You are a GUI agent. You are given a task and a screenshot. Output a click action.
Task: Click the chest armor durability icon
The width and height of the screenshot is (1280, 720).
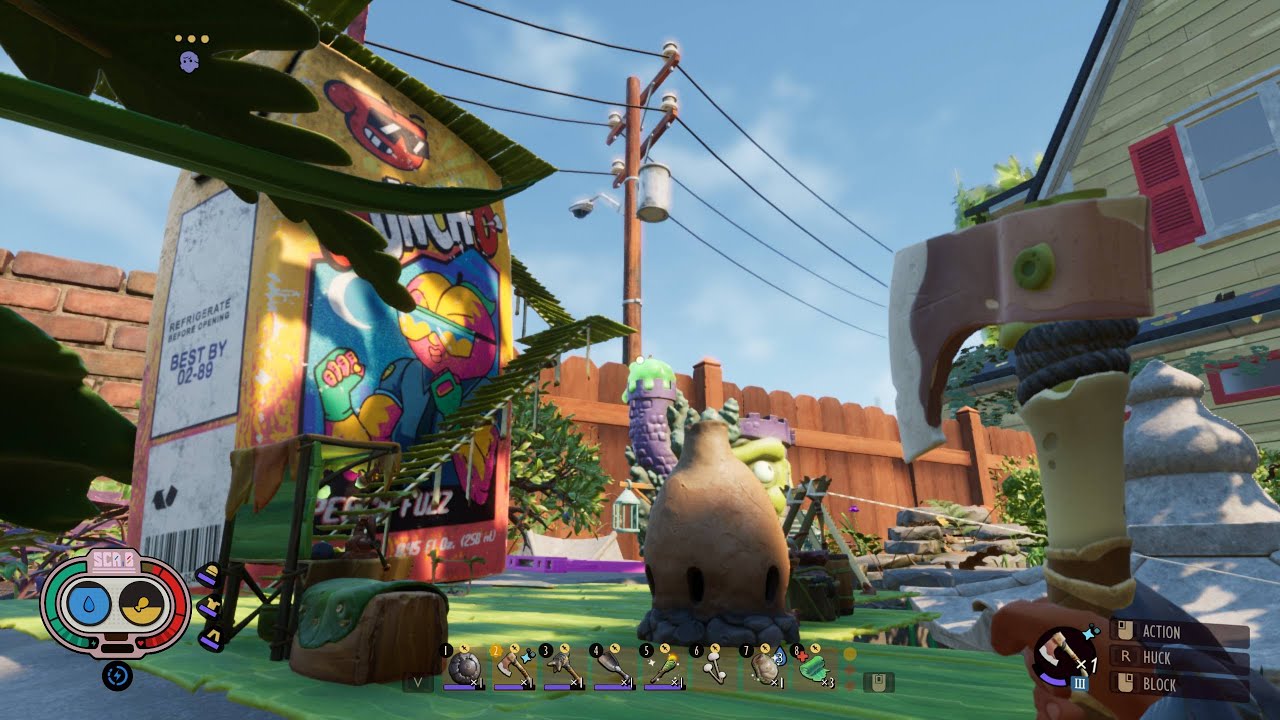pos(208,608)
